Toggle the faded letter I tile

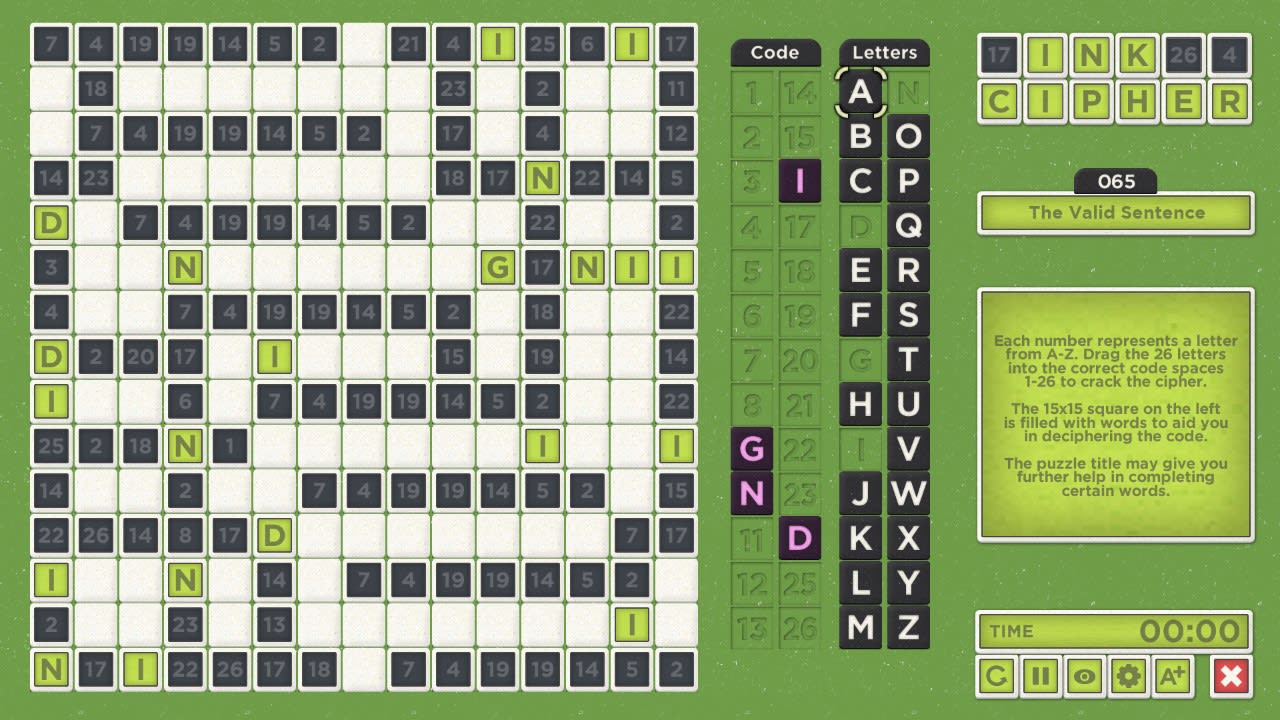pos(860,450)
